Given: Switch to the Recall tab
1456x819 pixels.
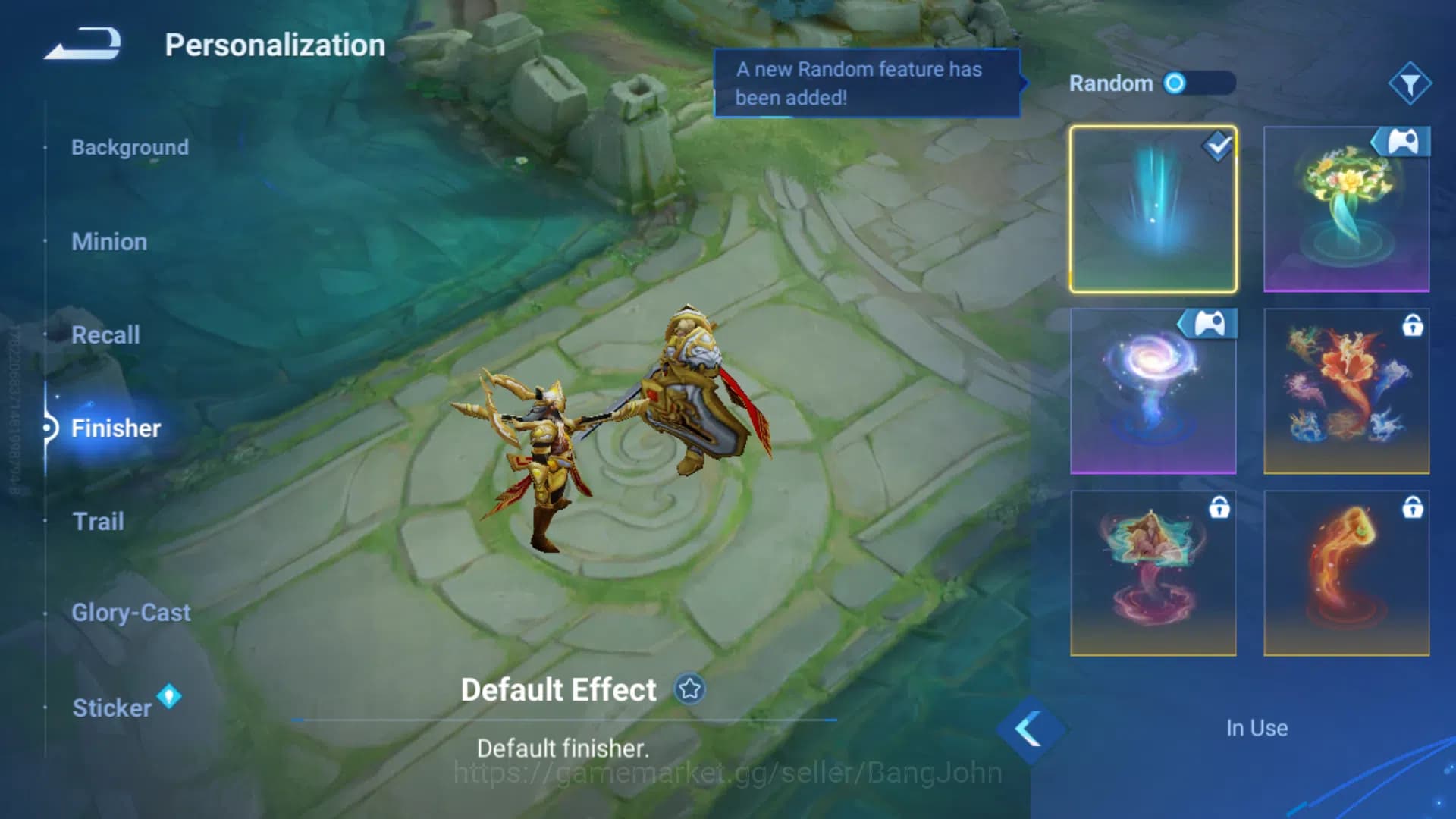Looking at the screenshot, I should 105,334.
